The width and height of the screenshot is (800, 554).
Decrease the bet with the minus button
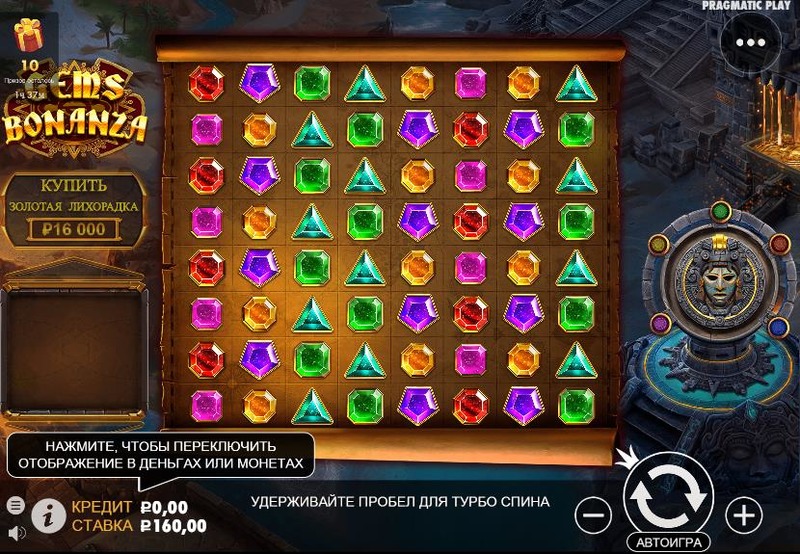593,515
